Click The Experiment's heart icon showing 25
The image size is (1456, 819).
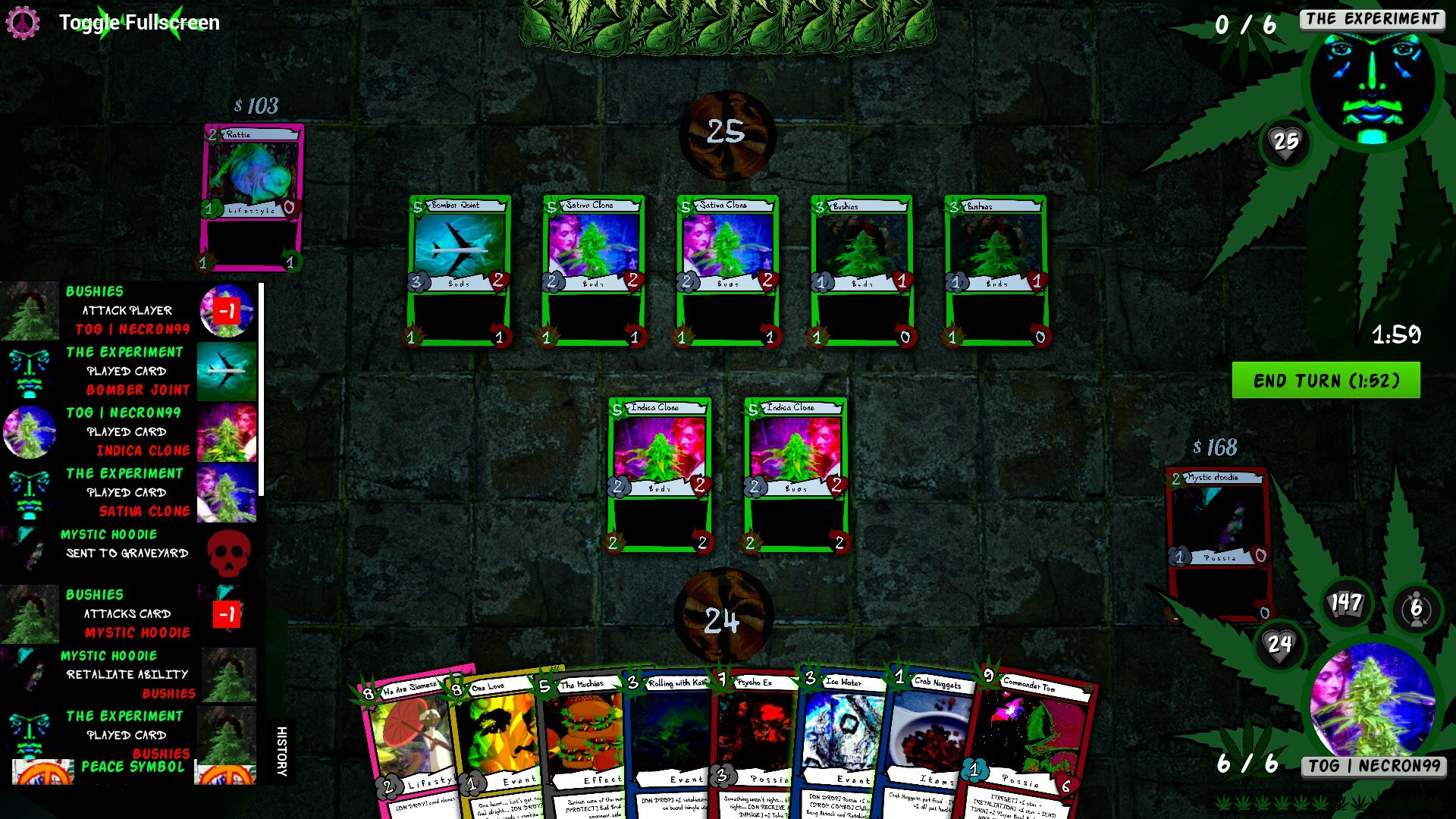pos(1285,140)
